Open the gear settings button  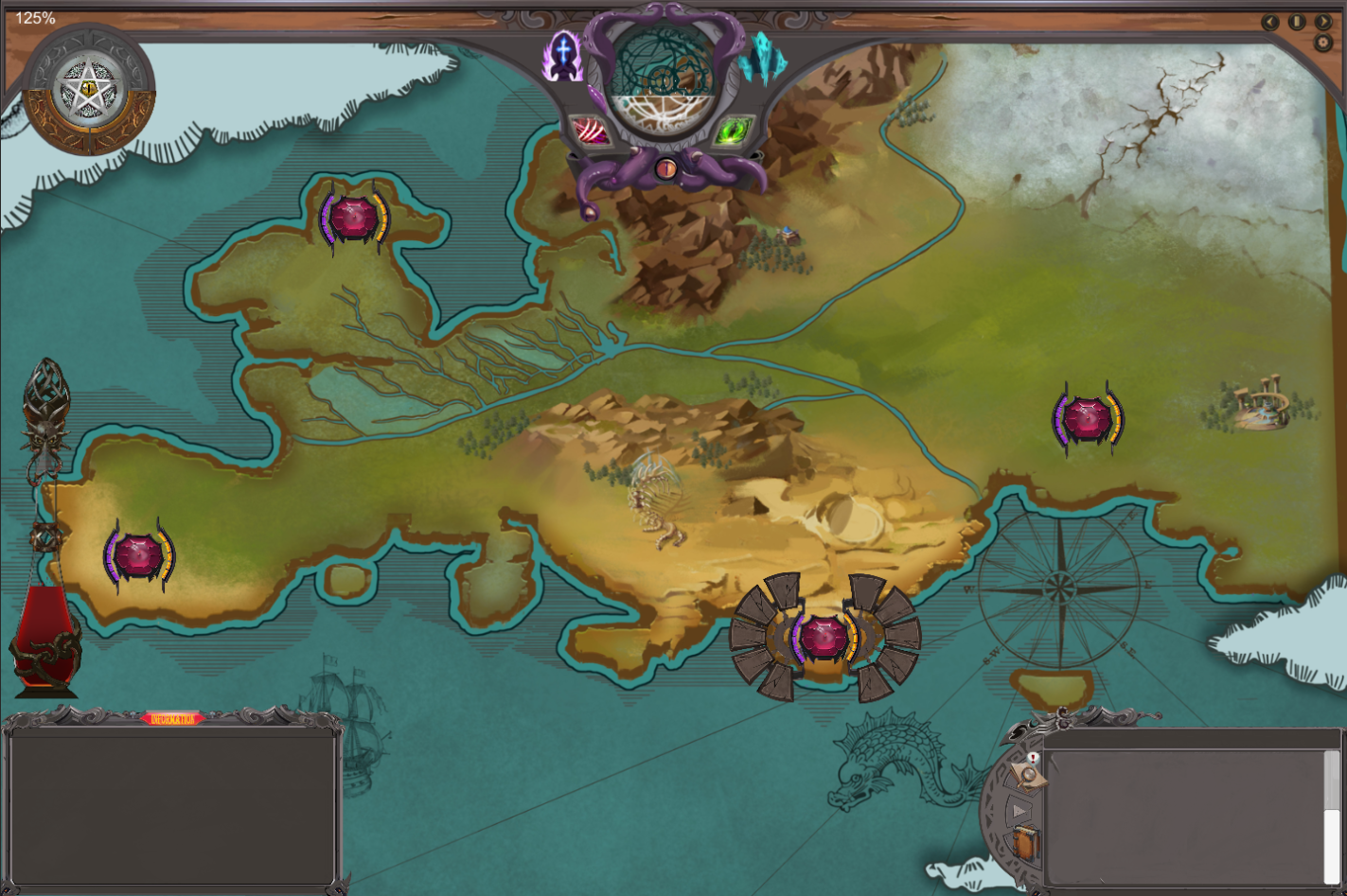click(1322, 43)
